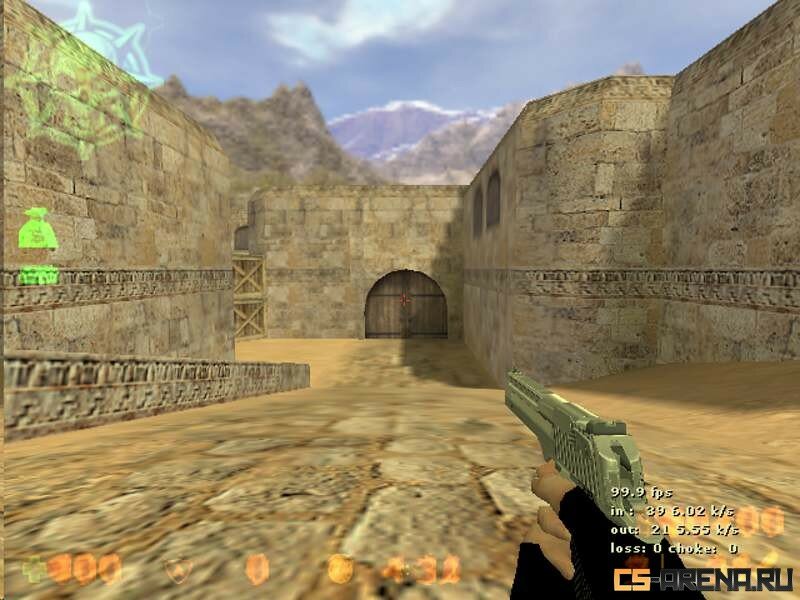Click the round timer clock icon
This screenshot has height=600, width=800.
coord(340,569)
